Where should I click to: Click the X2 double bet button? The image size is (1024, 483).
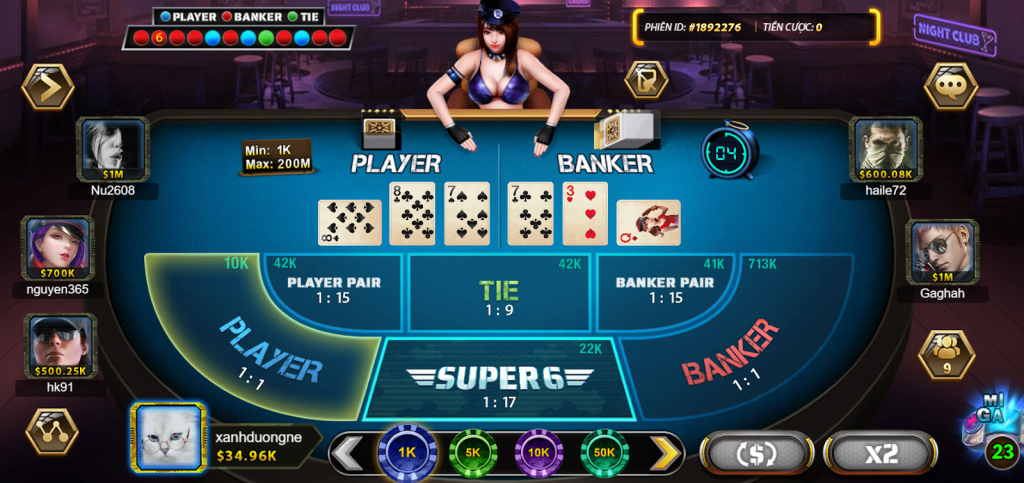click(x=880, y=453)
